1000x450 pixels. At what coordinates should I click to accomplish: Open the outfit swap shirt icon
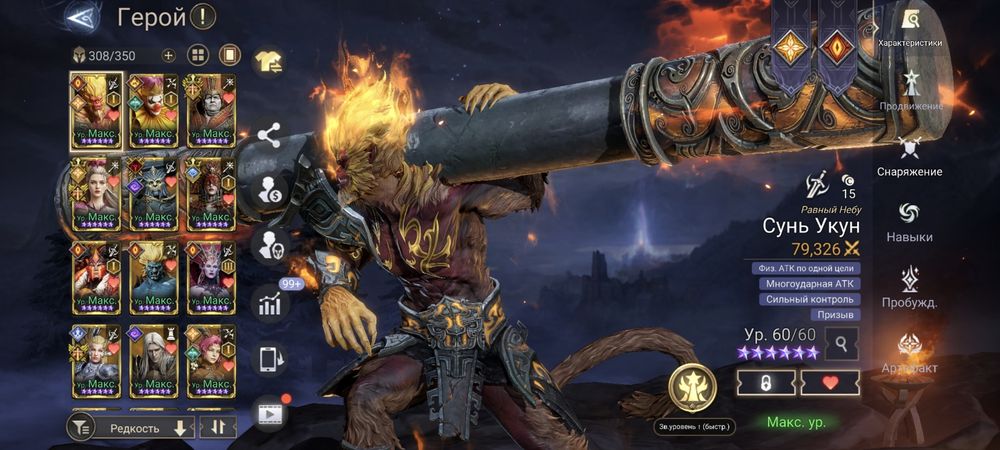coord(268,62)
